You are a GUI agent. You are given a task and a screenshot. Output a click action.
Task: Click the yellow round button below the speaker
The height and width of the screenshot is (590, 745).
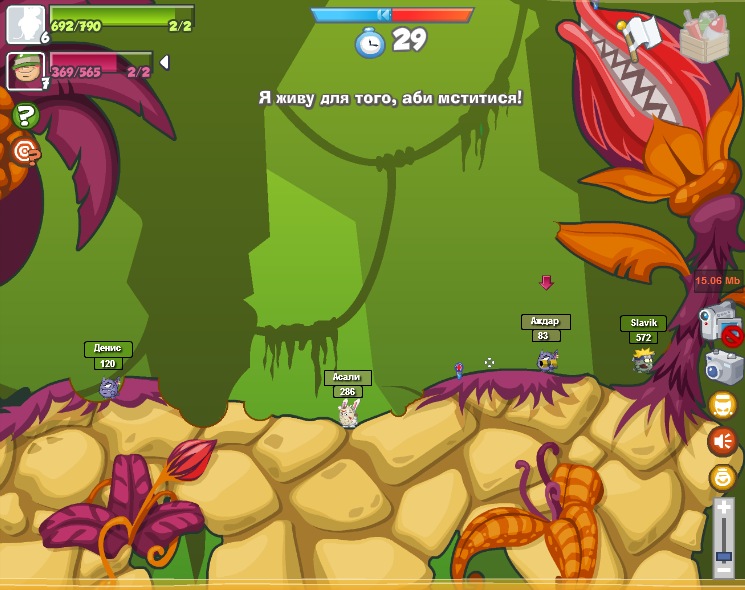[722, 478]
